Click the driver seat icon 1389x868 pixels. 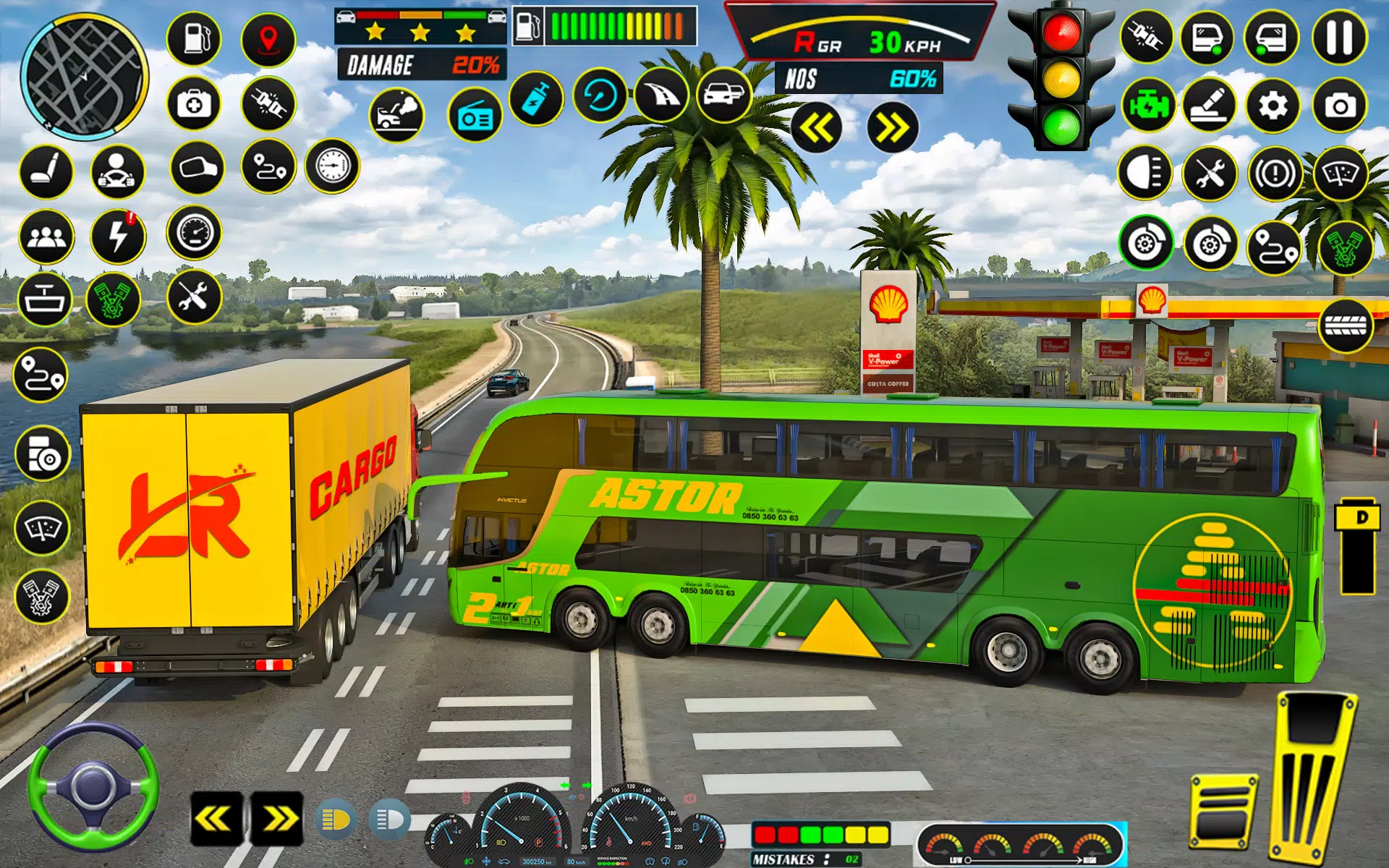point(46,172)
